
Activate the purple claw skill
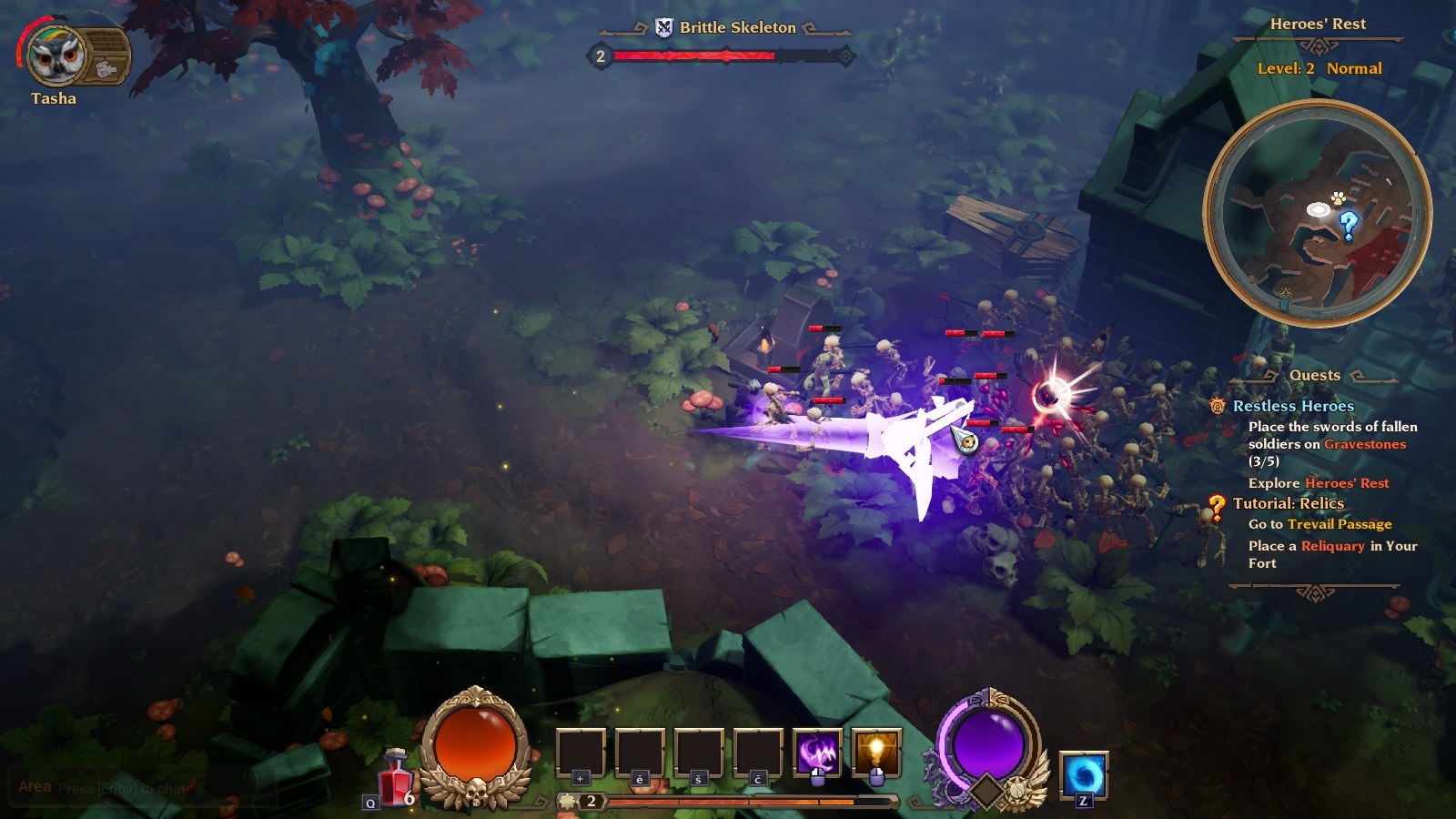click(816, 753)
